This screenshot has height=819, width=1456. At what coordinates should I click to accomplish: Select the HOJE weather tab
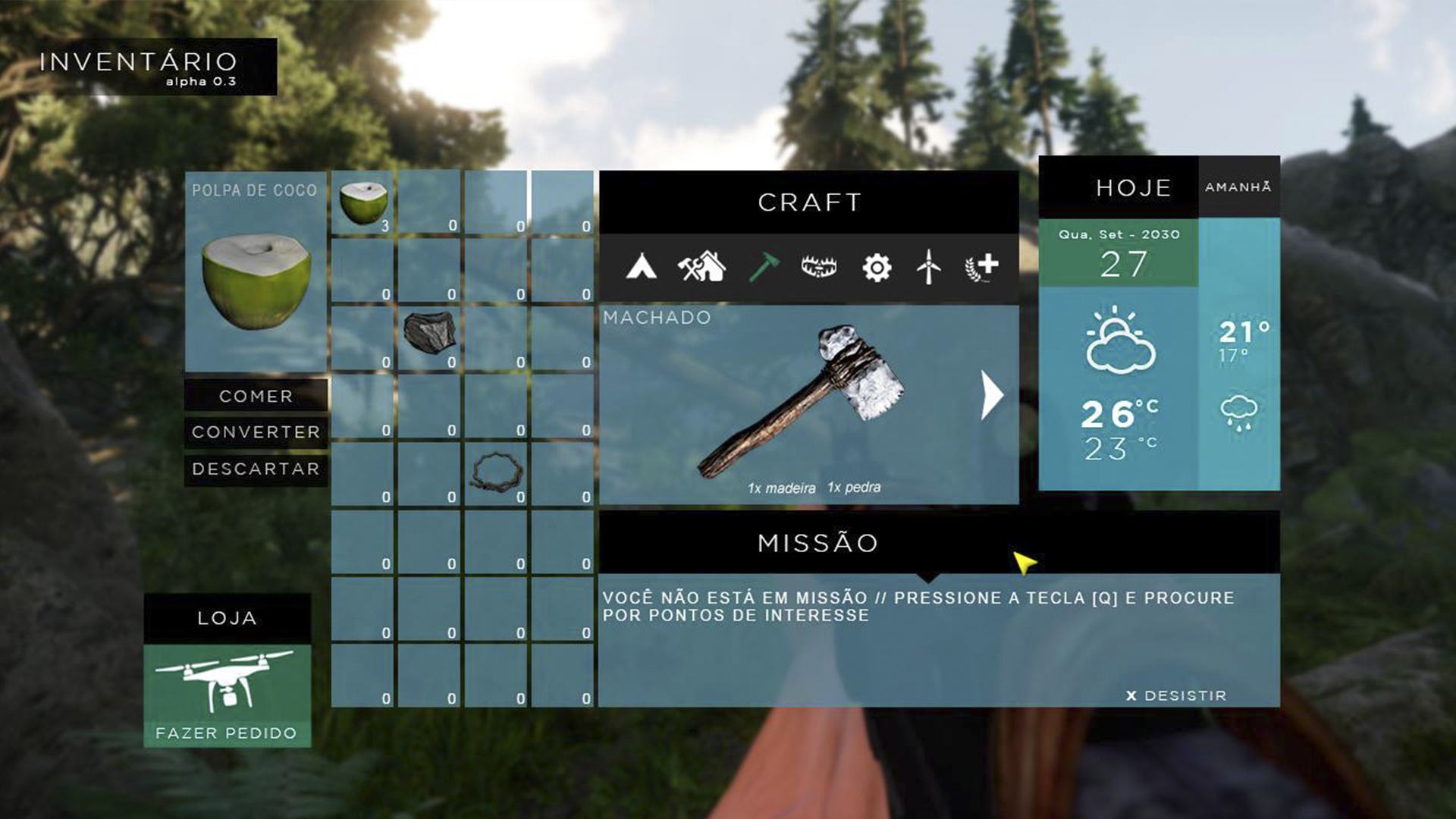click(x=1133, y=188)
